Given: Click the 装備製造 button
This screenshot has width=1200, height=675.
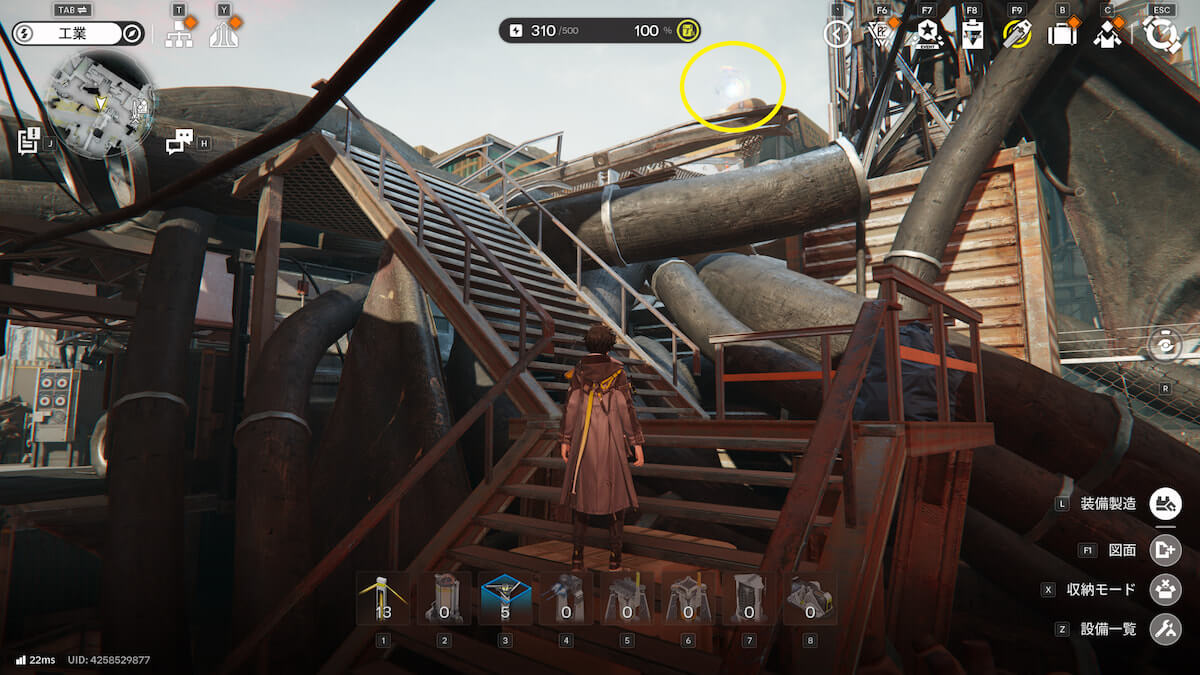Looking at the screenshot, I should coord(1165,503).
